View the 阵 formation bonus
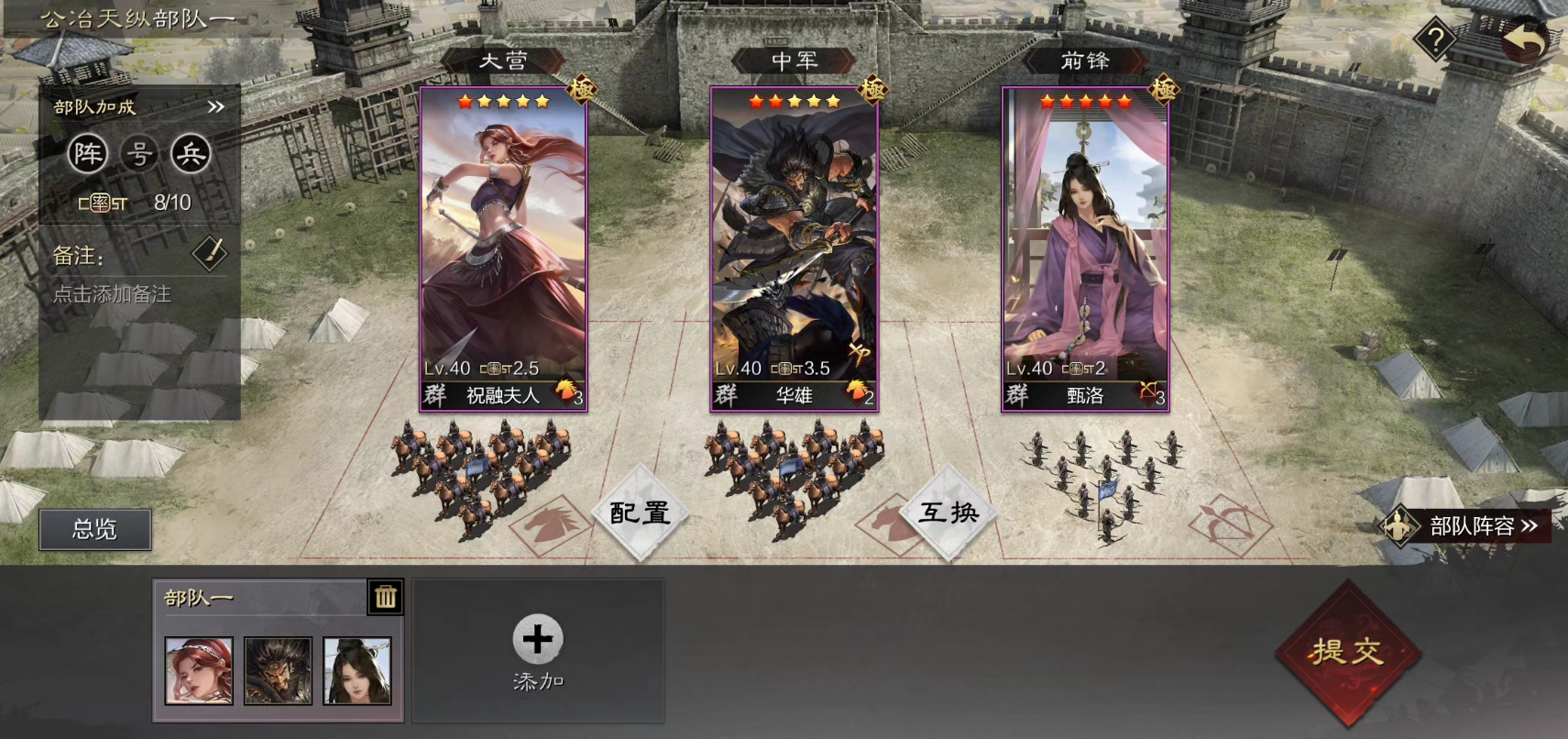The height and width of the screenshot is (739, 1568). point(88,154)
